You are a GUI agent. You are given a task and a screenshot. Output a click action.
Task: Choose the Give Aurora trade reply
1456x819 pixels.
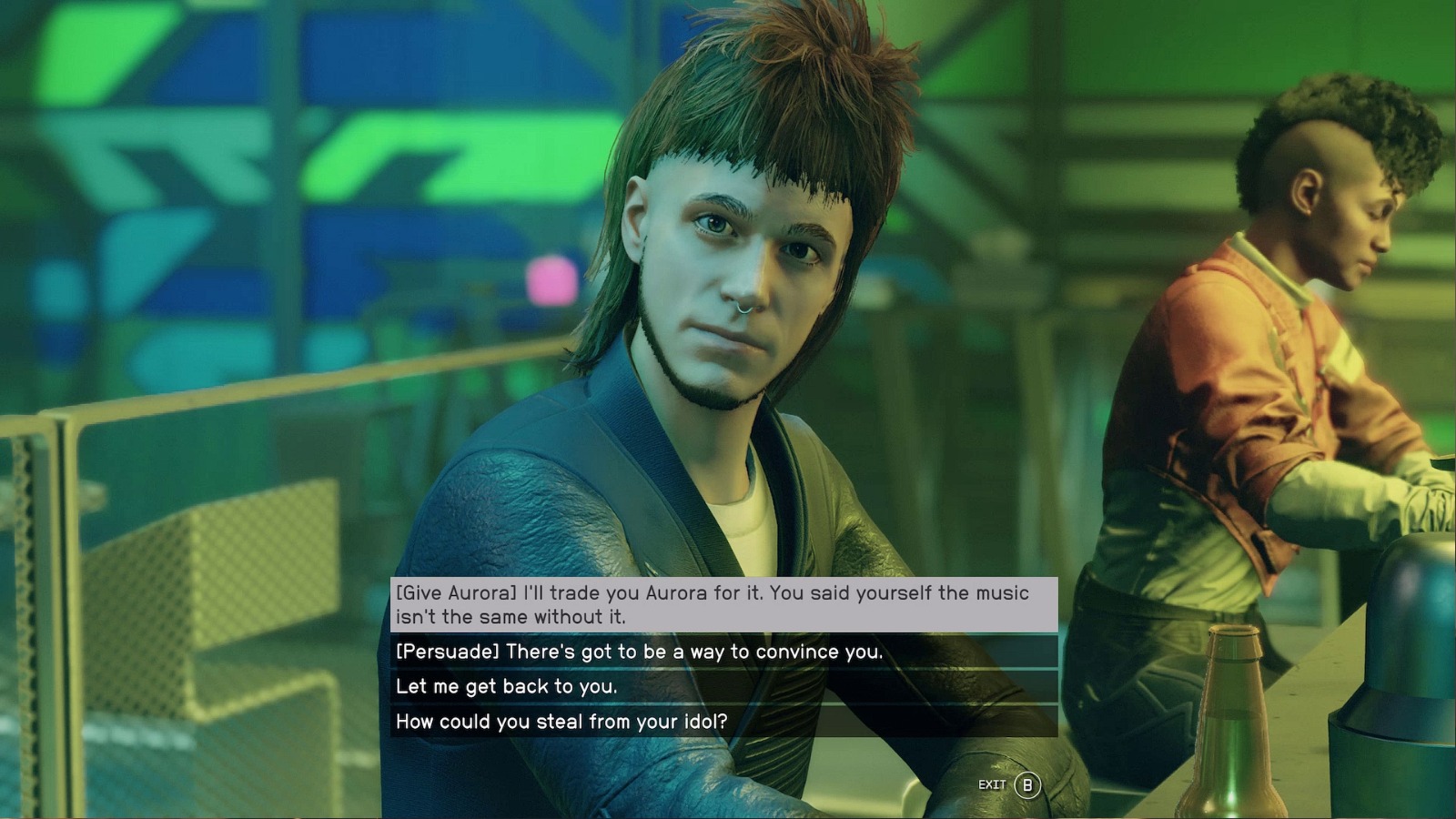coord(723,604)
